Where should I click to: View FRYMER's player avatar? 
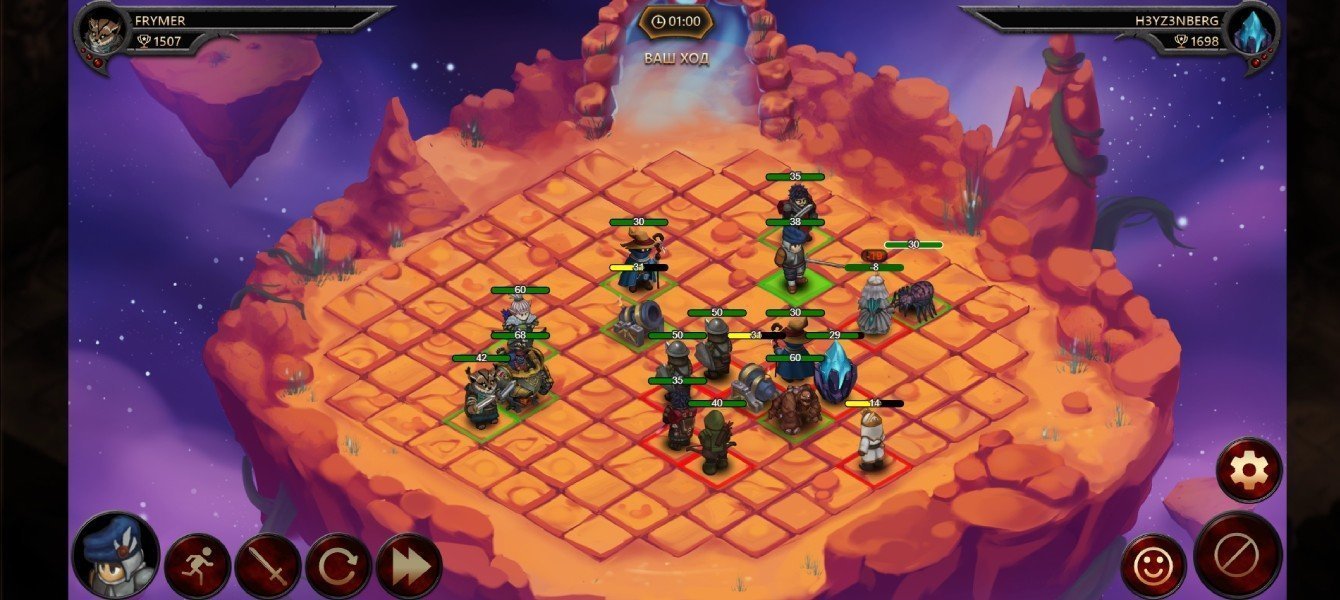pos(102,32)
